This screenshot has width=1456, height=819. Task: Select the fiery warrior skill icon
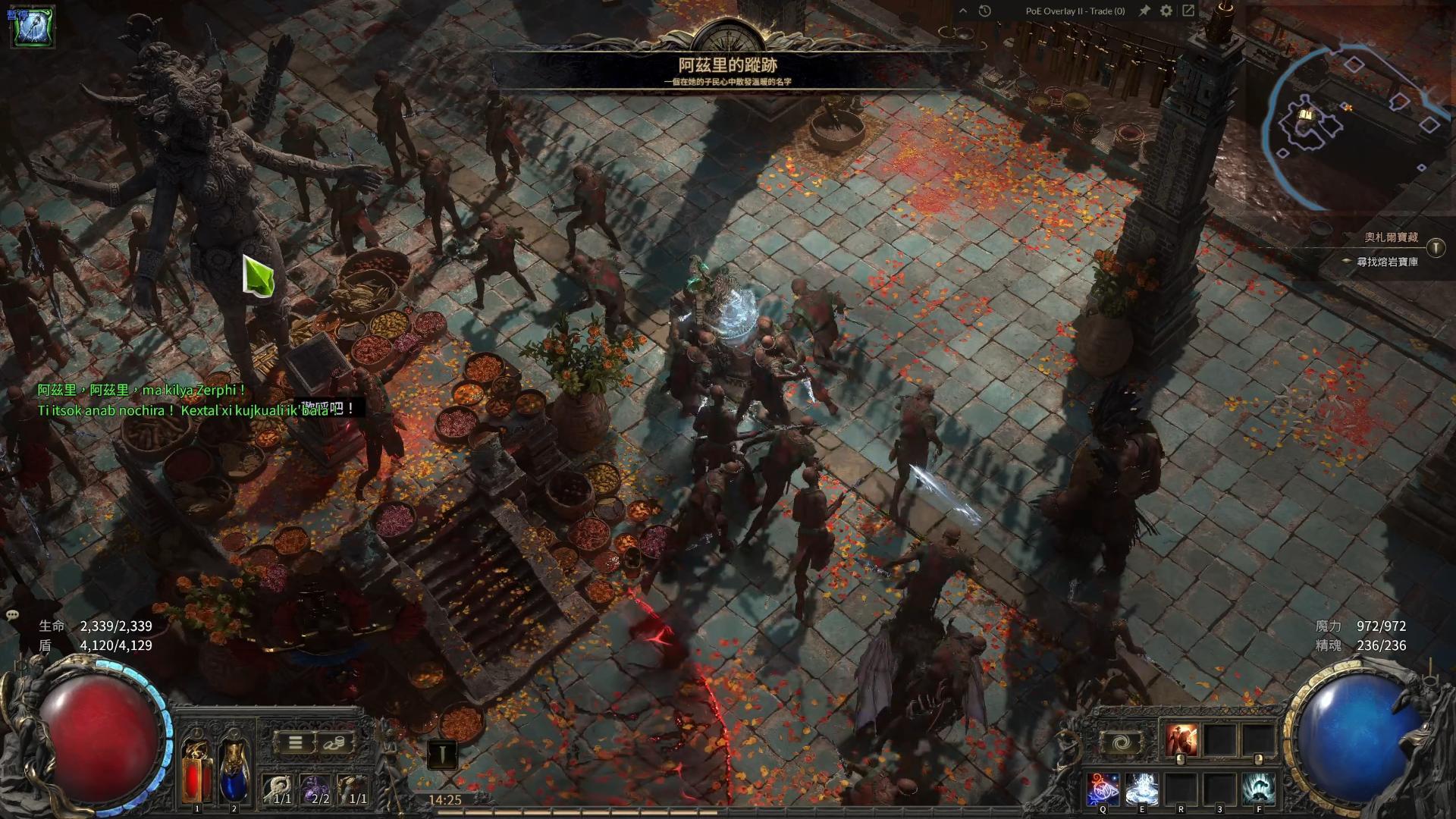pyautogui.click(x=1181, y=740)
